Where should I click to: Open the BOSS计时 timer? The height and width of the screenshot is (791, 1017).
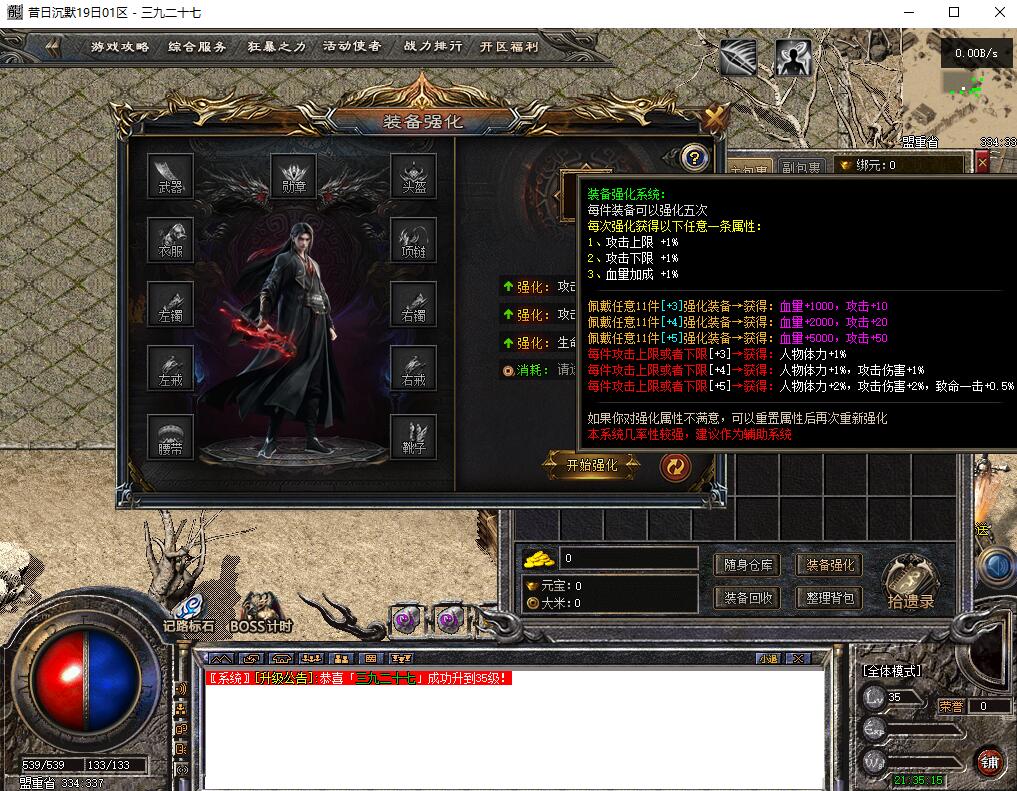[261, 612]
